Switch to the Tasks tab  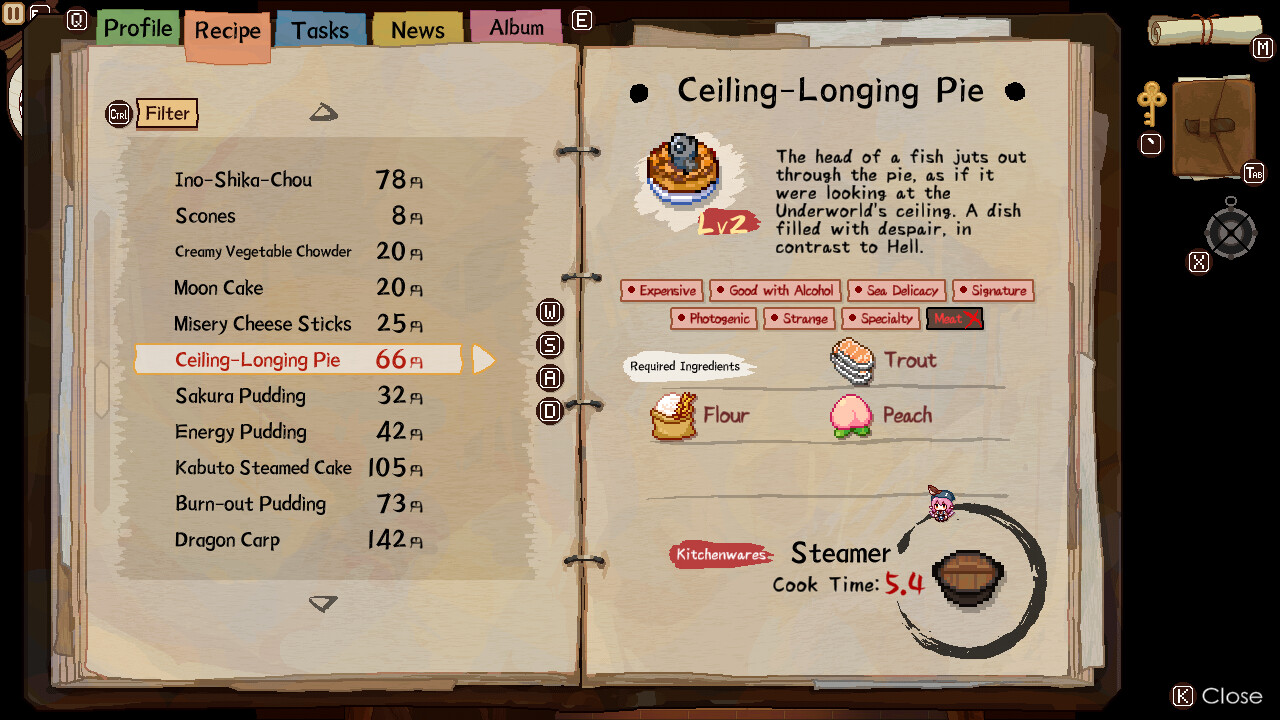319,29
